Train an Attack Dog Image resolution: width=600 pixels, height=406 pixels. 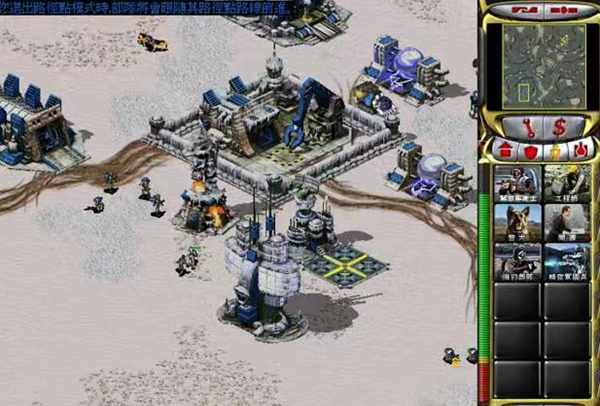point(518,223)
